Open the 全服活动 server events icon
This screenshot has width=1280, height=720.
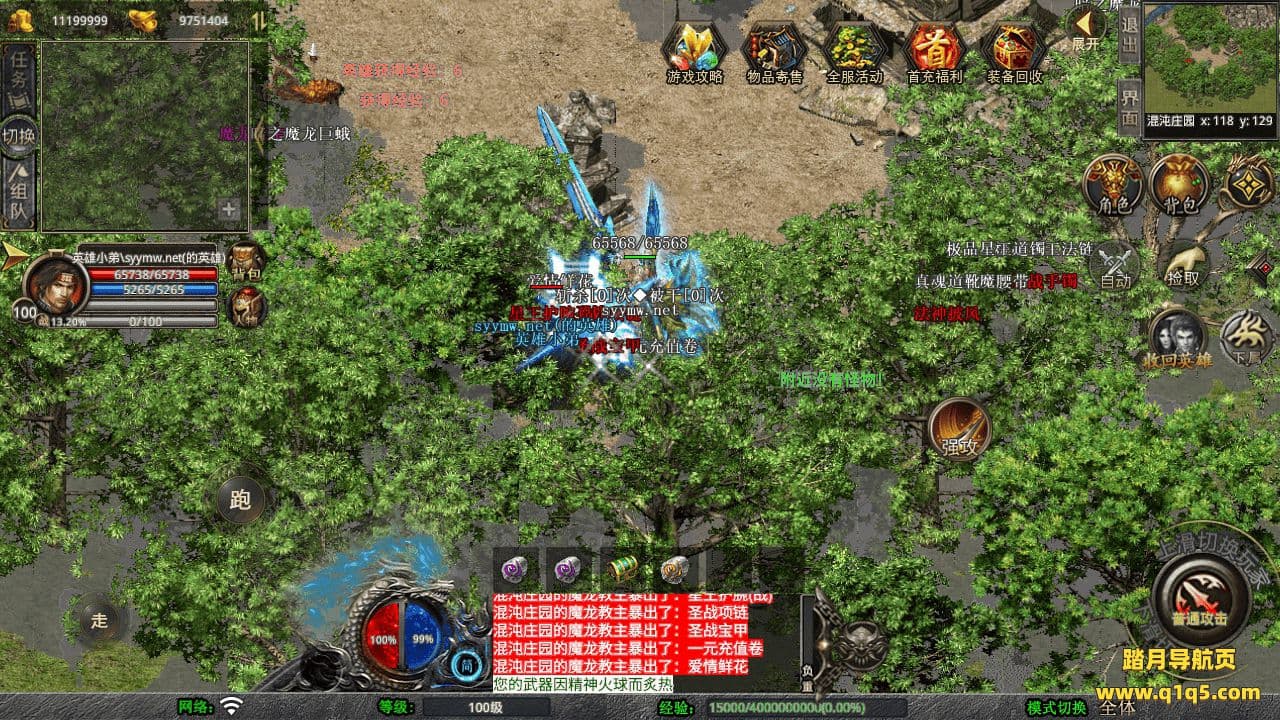point(855,50)
